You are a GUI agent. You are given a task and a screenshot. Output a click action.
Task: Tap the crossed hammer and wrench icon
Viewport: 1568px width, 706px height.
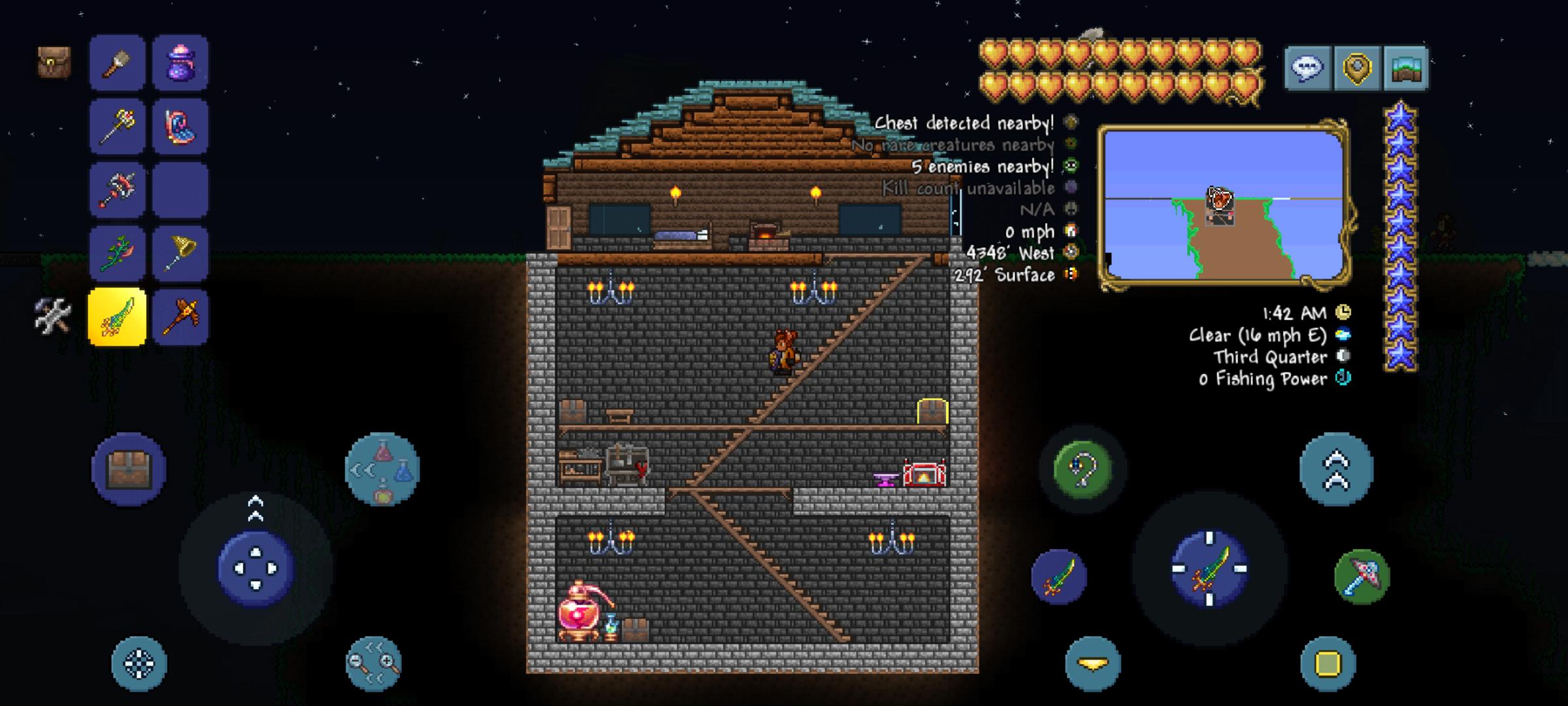(52, 316)
